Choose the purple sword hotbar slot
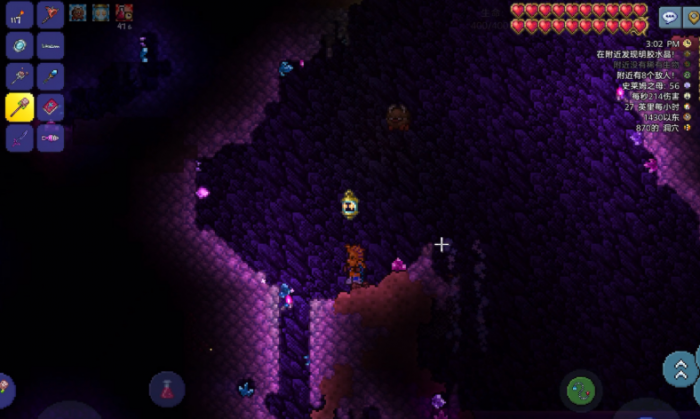This screenshot has height=419, width=700. point(20,137)
